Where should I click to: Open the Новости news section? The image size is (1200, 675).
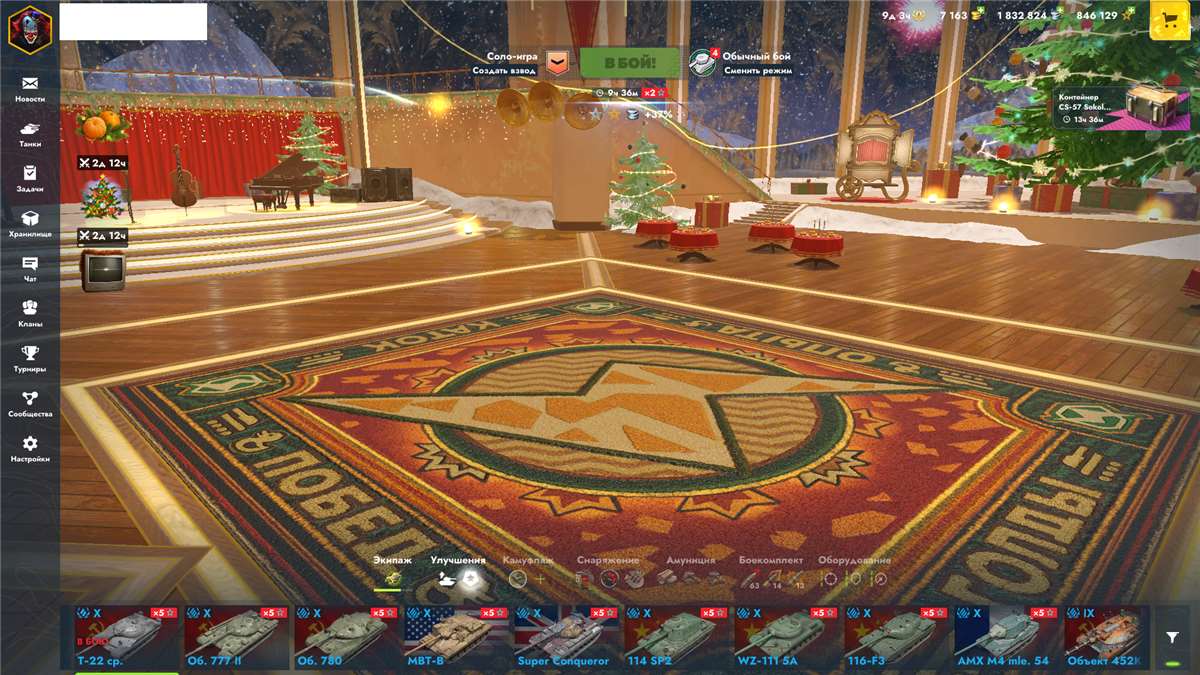30,89
